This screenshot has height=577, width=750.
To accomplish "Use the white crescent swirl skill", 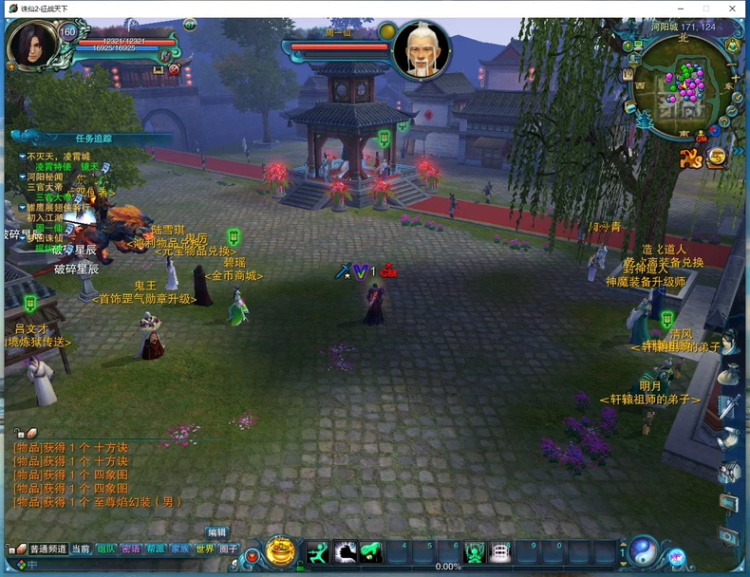I will pyautogui.click(x=346, y=552).
